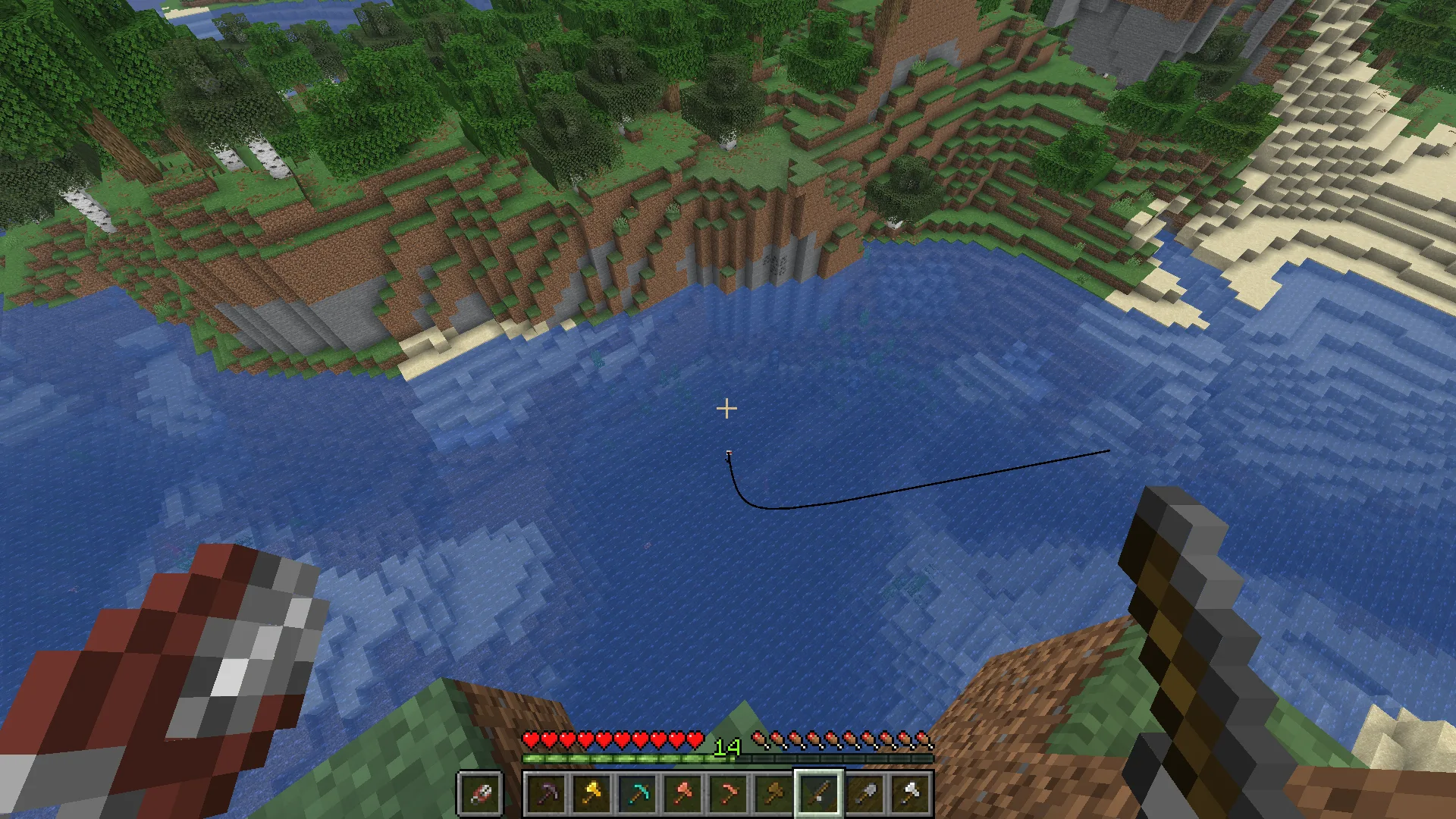1456x819 pixels.
Task: Switch to the iron shovel slot
Action: 864,794
